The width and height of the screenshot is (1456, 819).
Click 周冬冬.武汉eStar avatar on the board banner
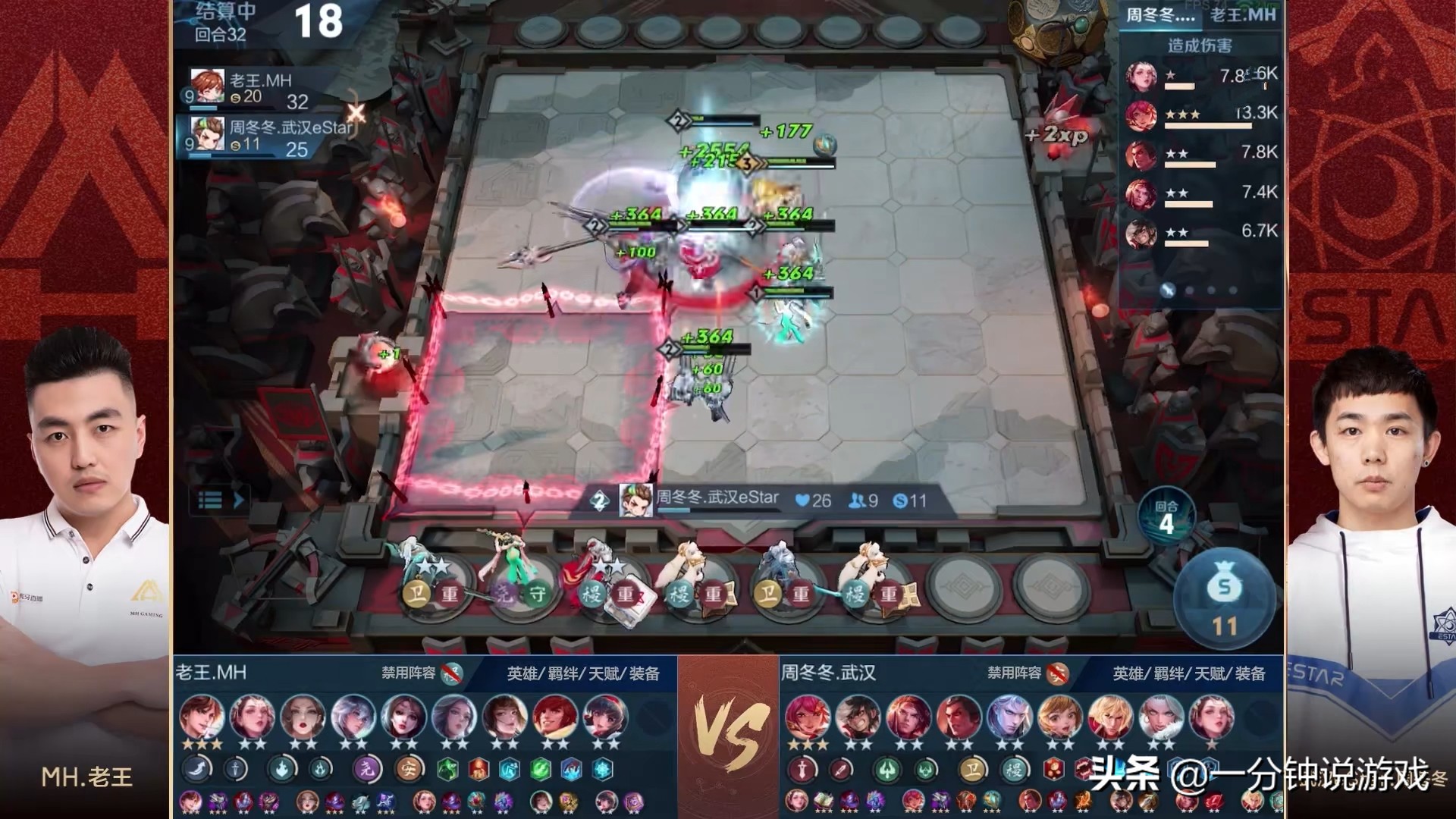pos(635,500)
